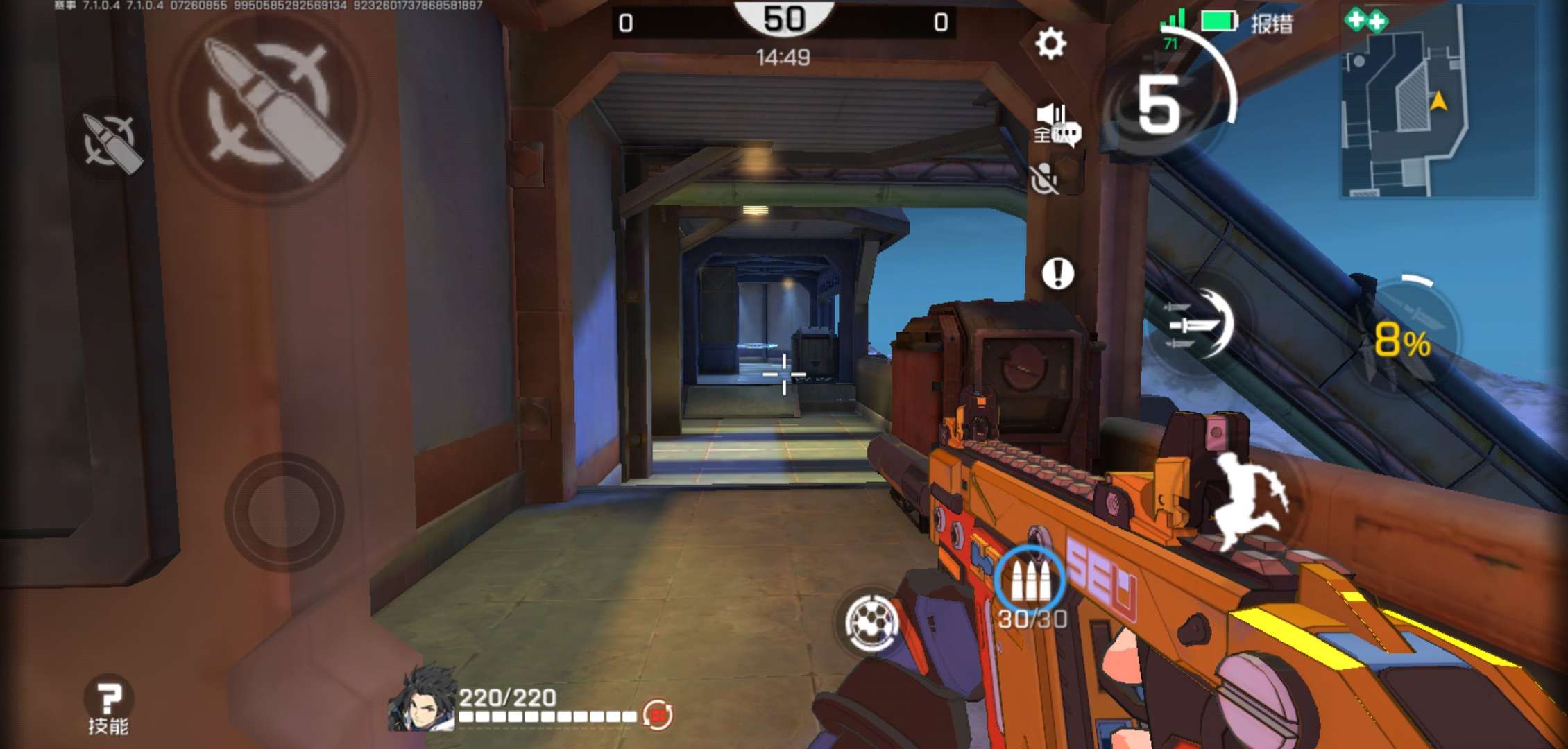Open the 技能 skill help button
Viewport: 1568px width, 749px height.
click(x=108, y=704)
